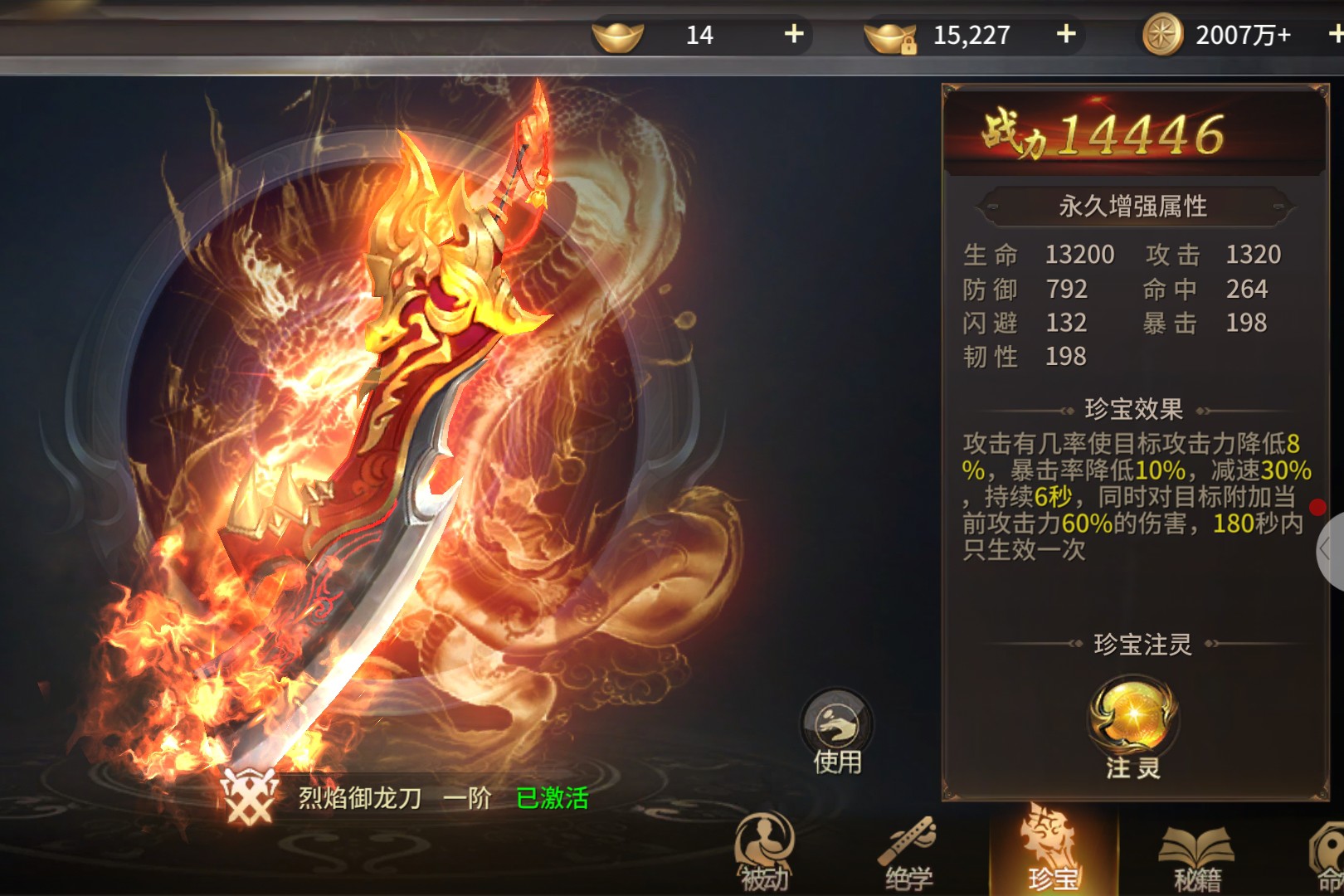Add more gold ingots with the plus button
Viewport: 1344px width, 896px height.
[794, 34]
